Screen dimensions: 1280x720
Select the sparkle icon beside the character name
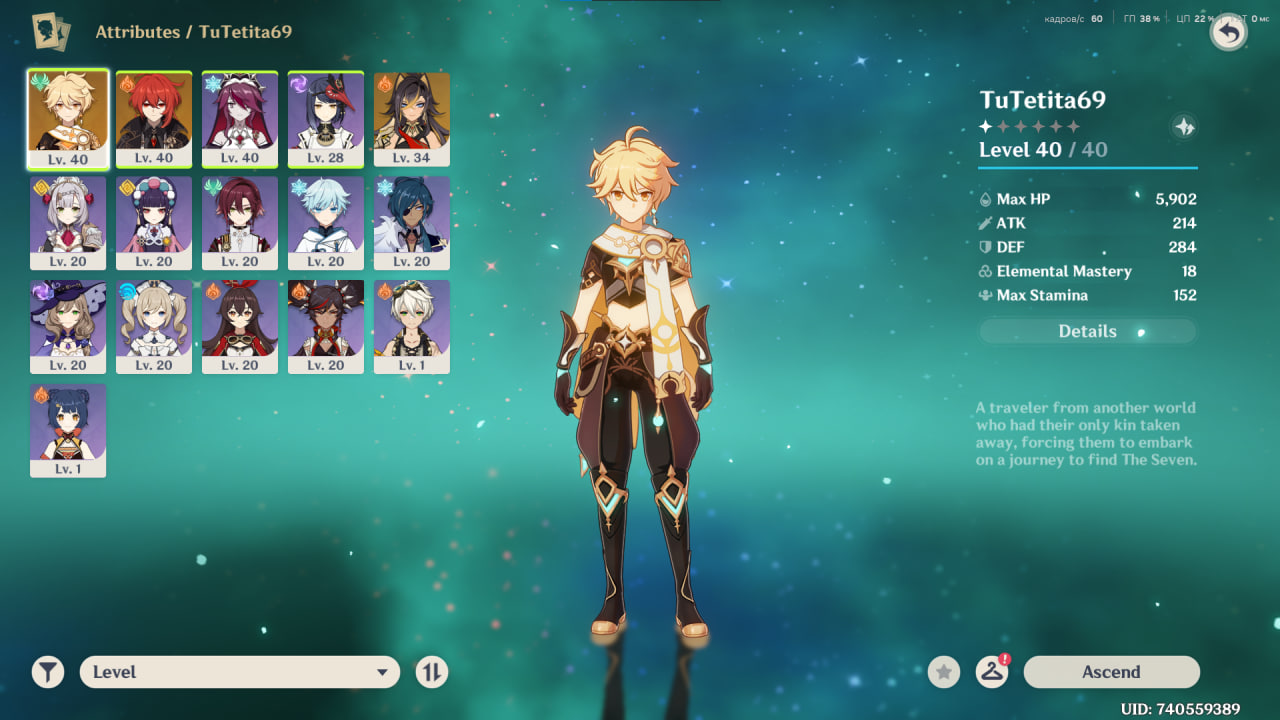pyautogui.click(x=1184, y=127)
